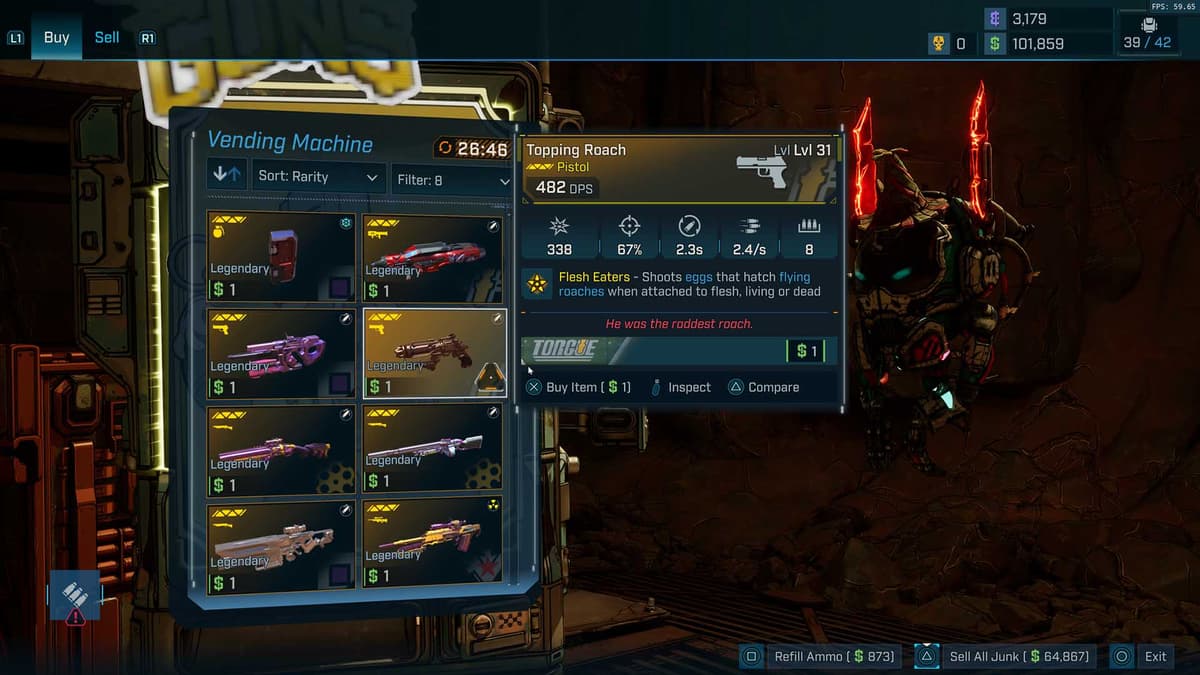Select the Buy tab

57,38
